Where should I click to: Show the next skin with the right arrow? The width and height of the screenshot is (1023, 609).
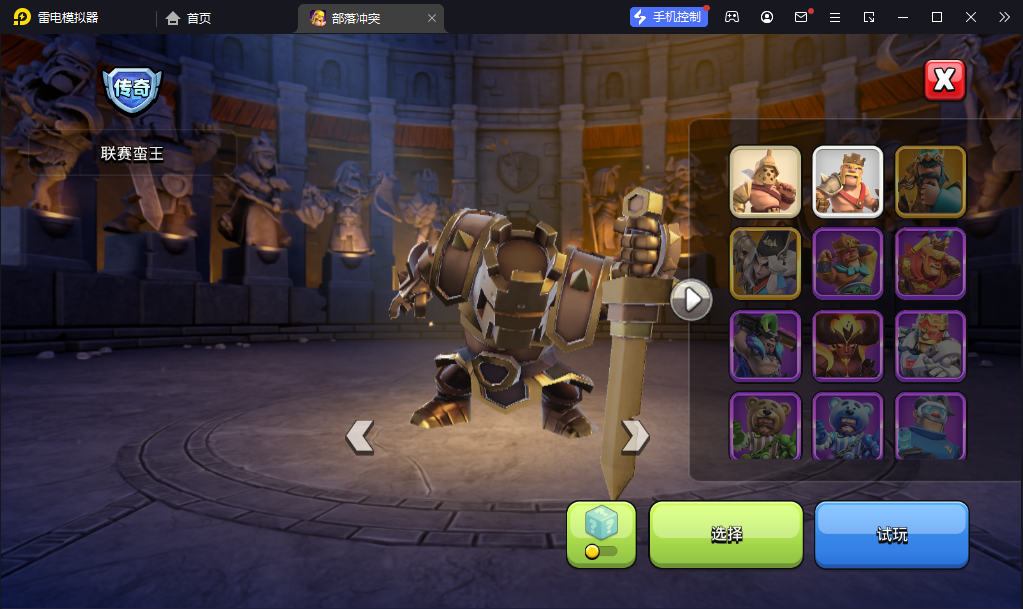(635, 435)
